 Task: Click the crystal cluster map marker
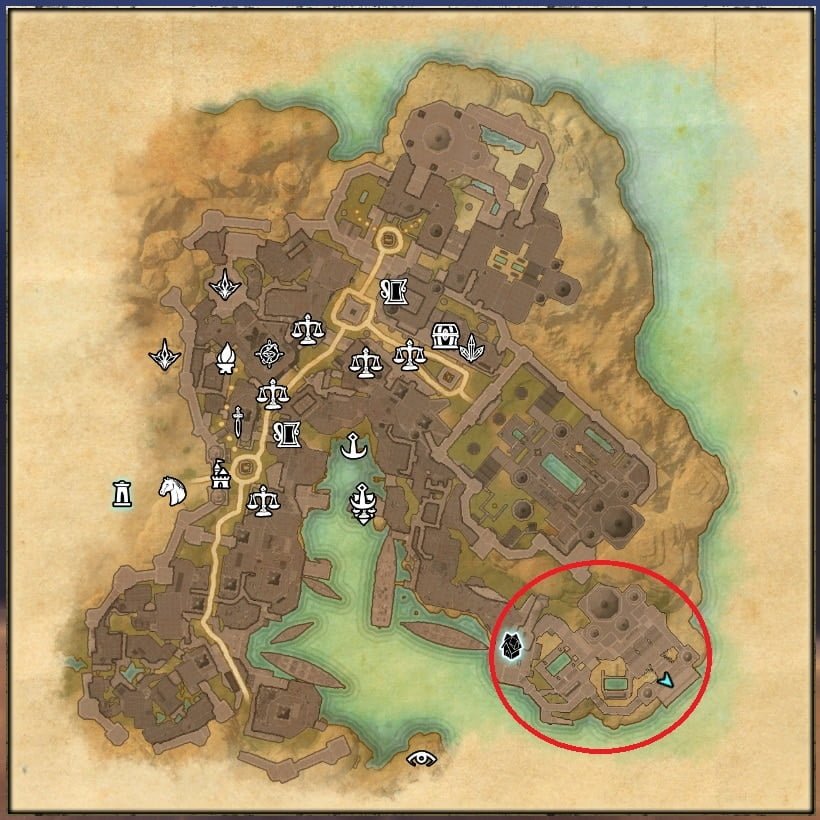coord(472,347)
